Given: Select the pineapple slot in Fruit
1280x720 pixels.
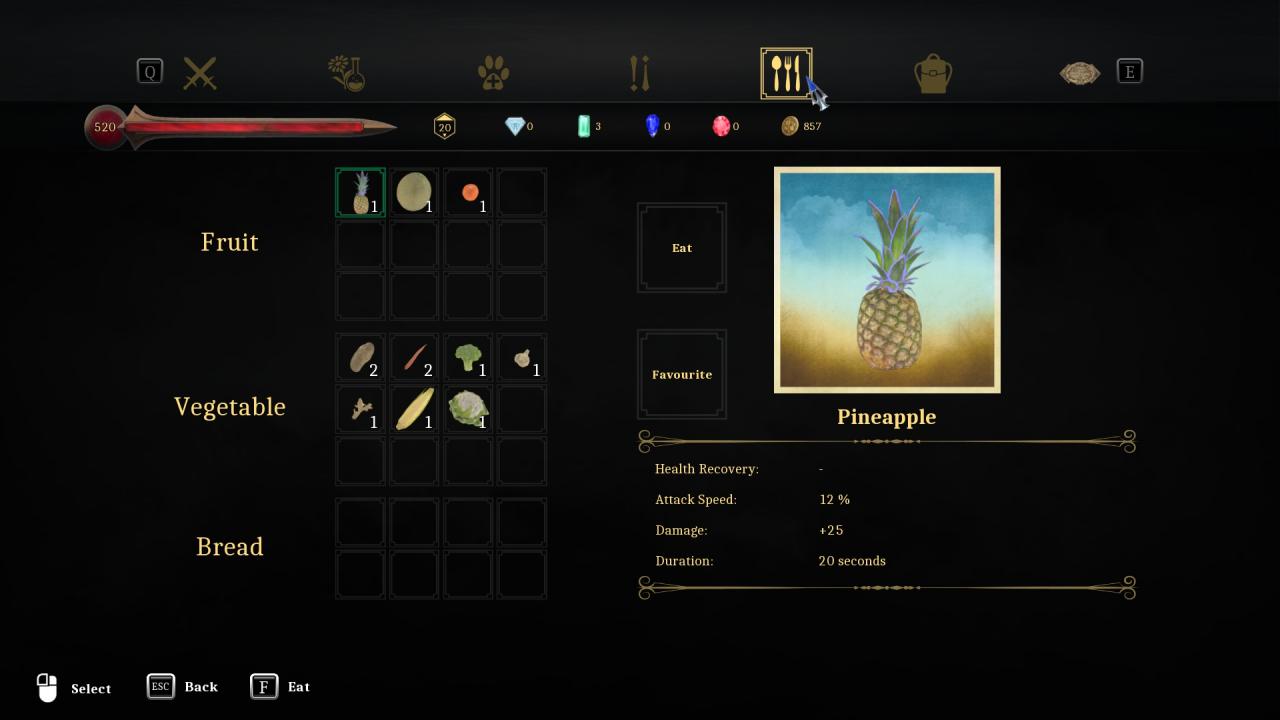Looking at the screenshot, I should (x=361, y=192).
